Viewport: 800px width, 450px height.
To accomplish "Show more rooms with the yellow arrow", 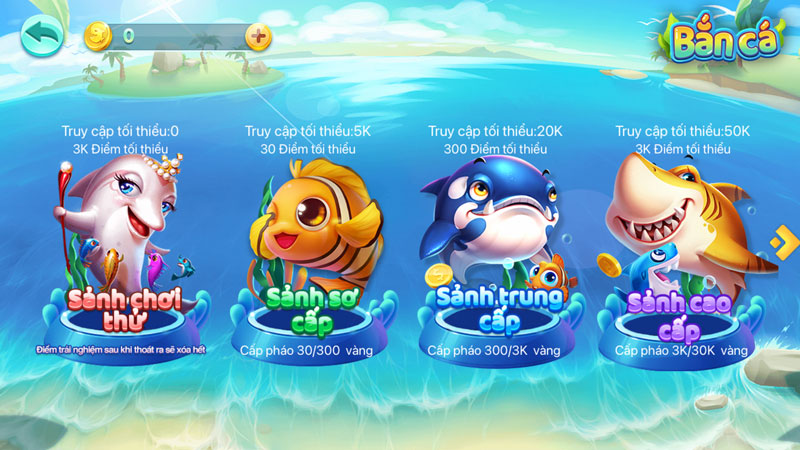I will tap(782, 240).
